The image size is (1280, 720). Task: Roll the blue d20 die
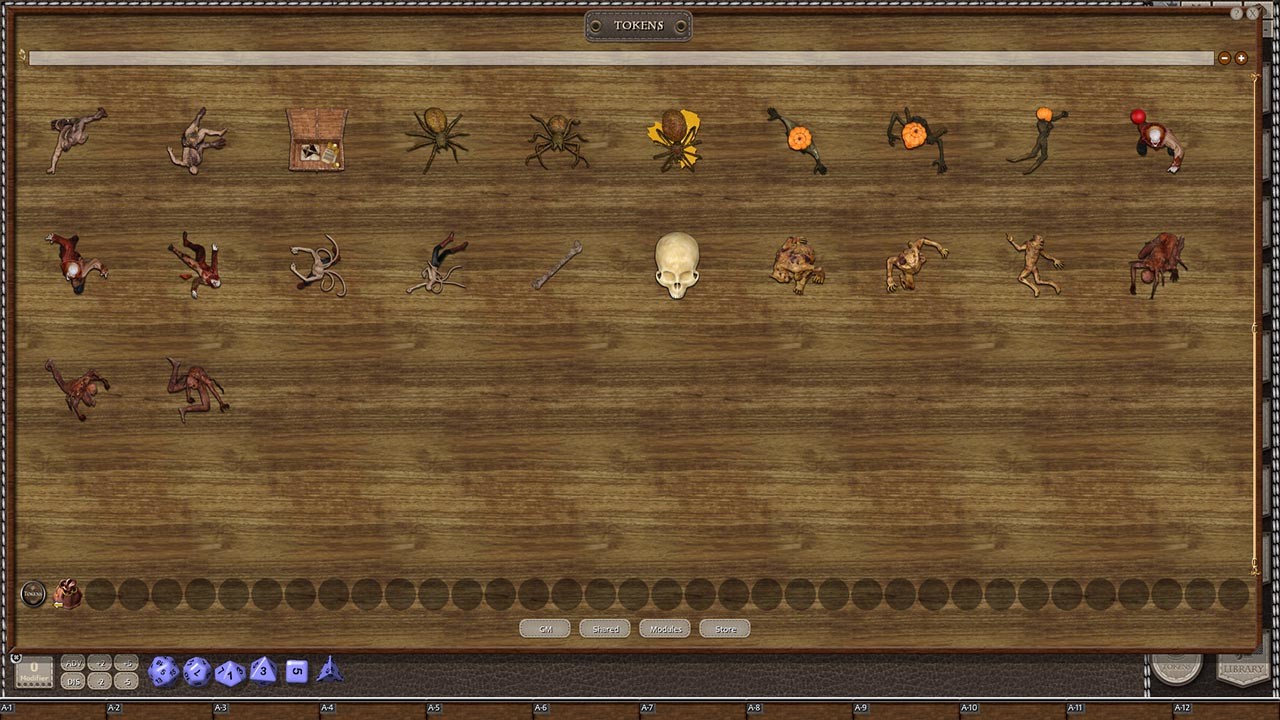click(x=164, y=672)
